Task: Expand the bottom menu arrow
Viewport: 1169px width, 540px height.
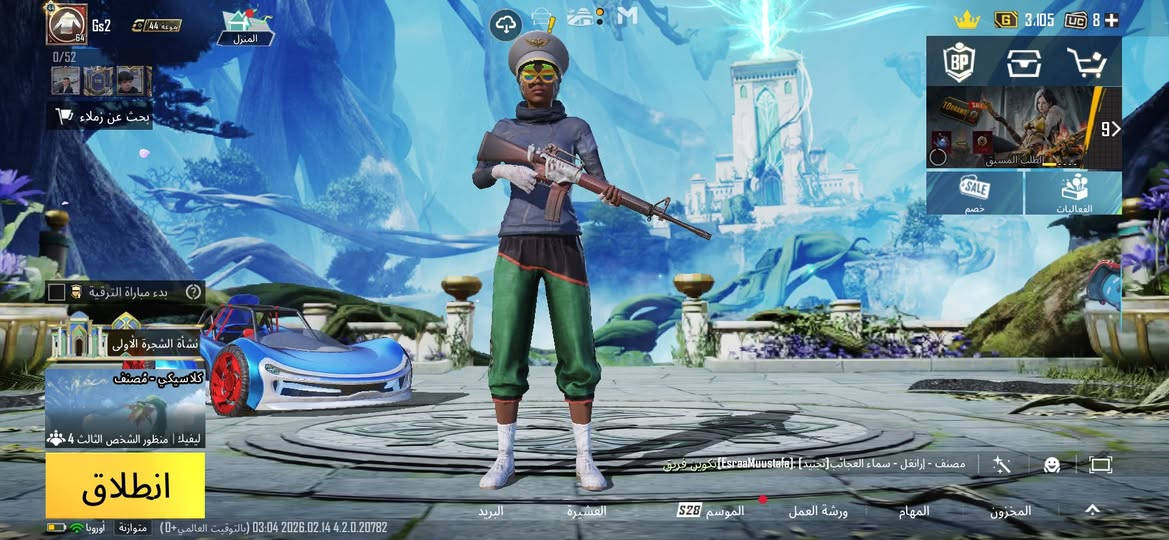Action: tap(1091, 510)
